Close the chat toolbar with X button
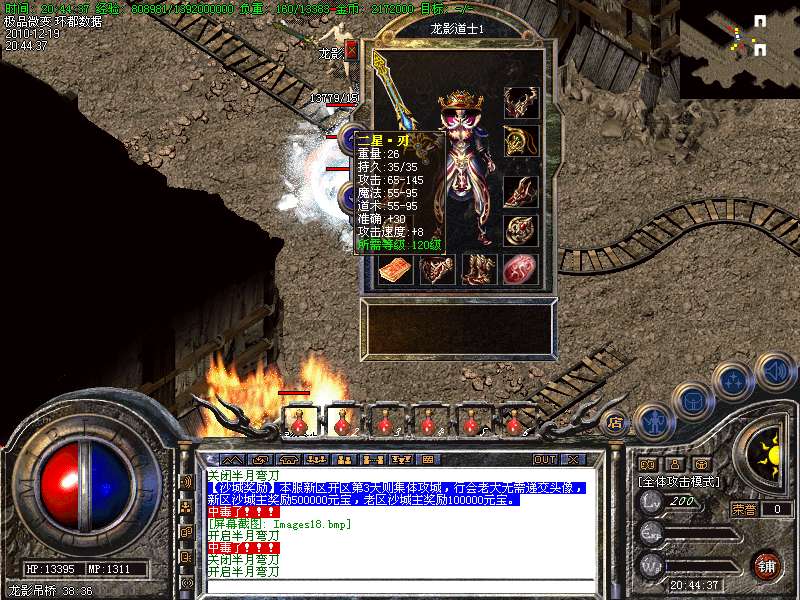Screen dimensions: 800x600 click(x=573, y=460)
